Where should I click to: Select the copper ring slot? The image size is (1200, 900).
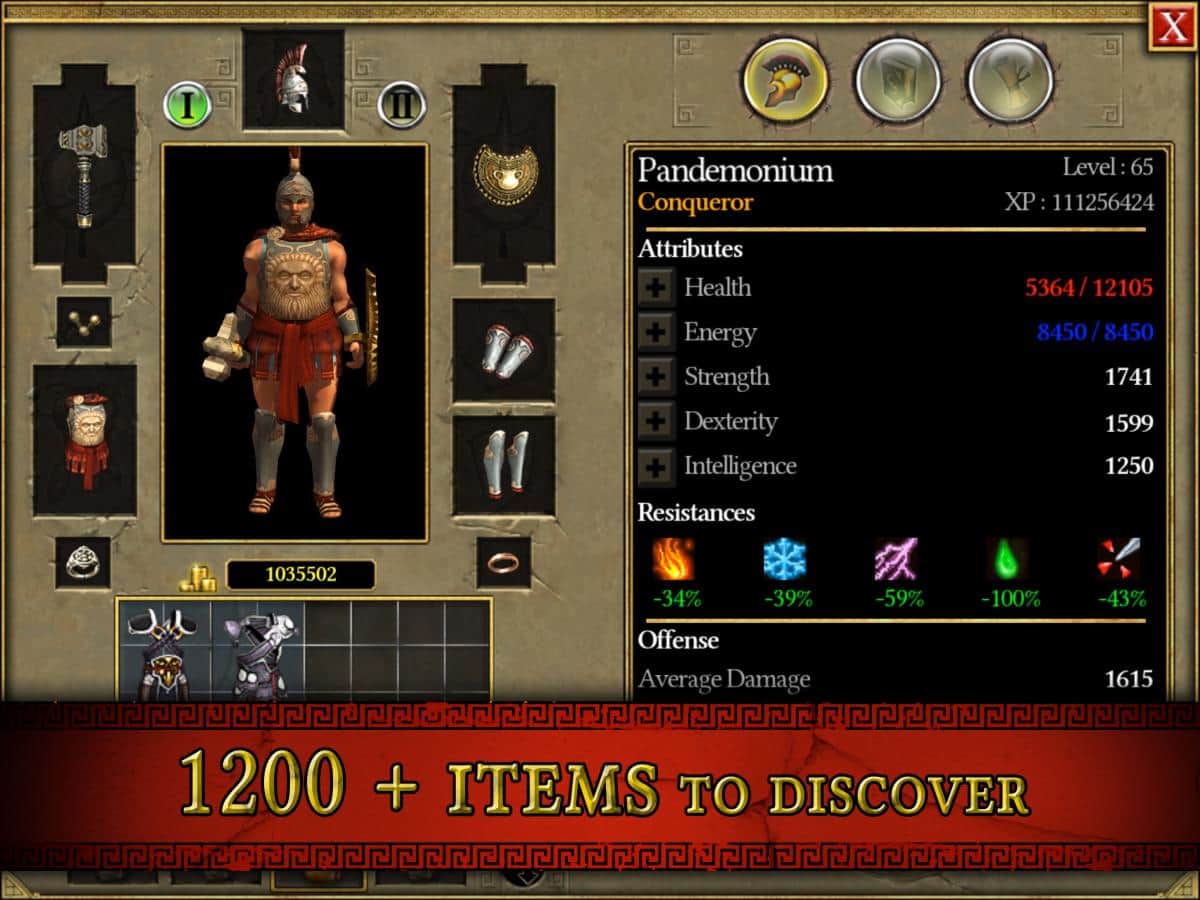point(503,562)
